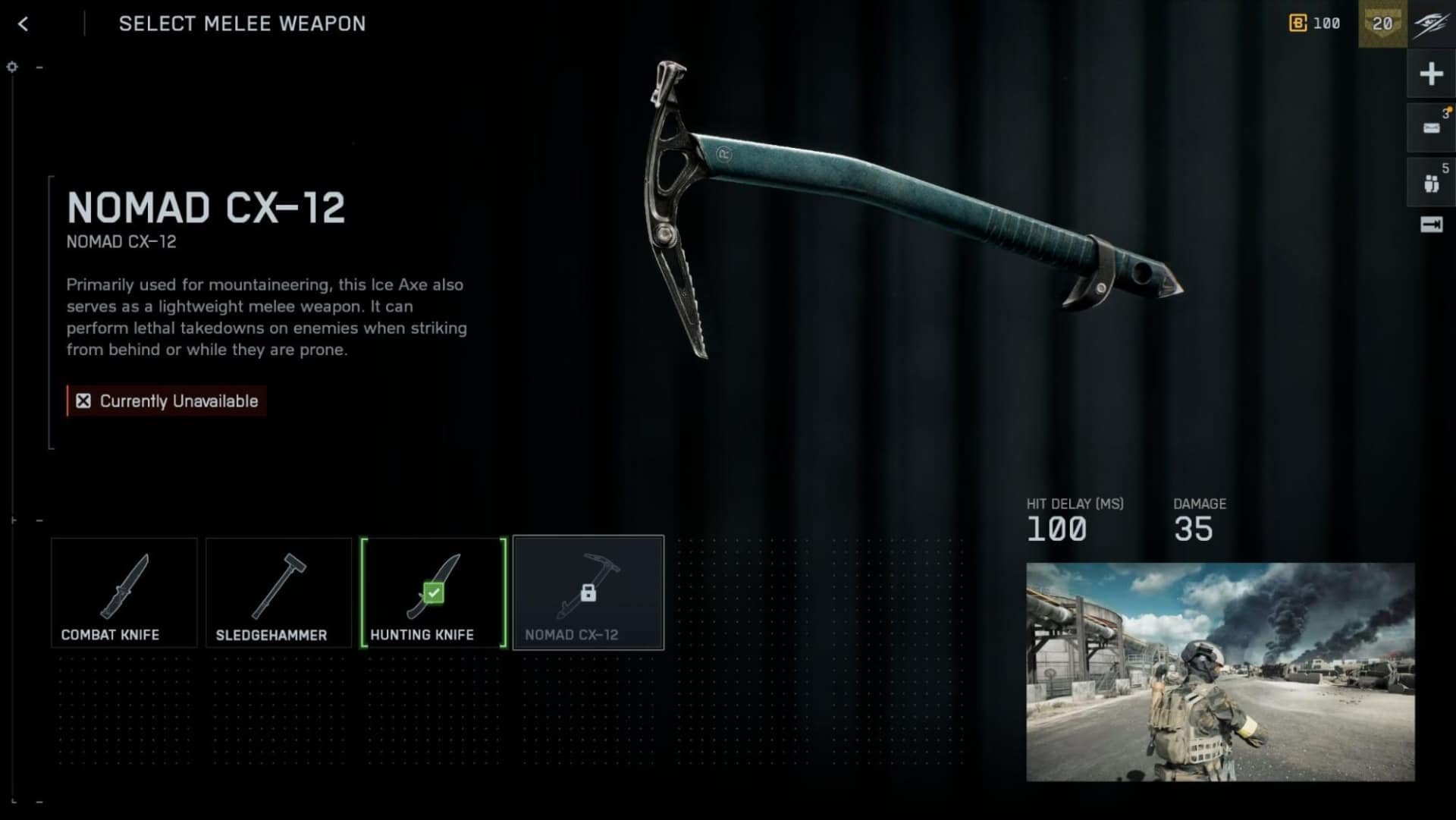This screenshot has width=1456, height=820.
Task: Open the plus icon in the right sidebar
Action: [x=1430, y=74]
